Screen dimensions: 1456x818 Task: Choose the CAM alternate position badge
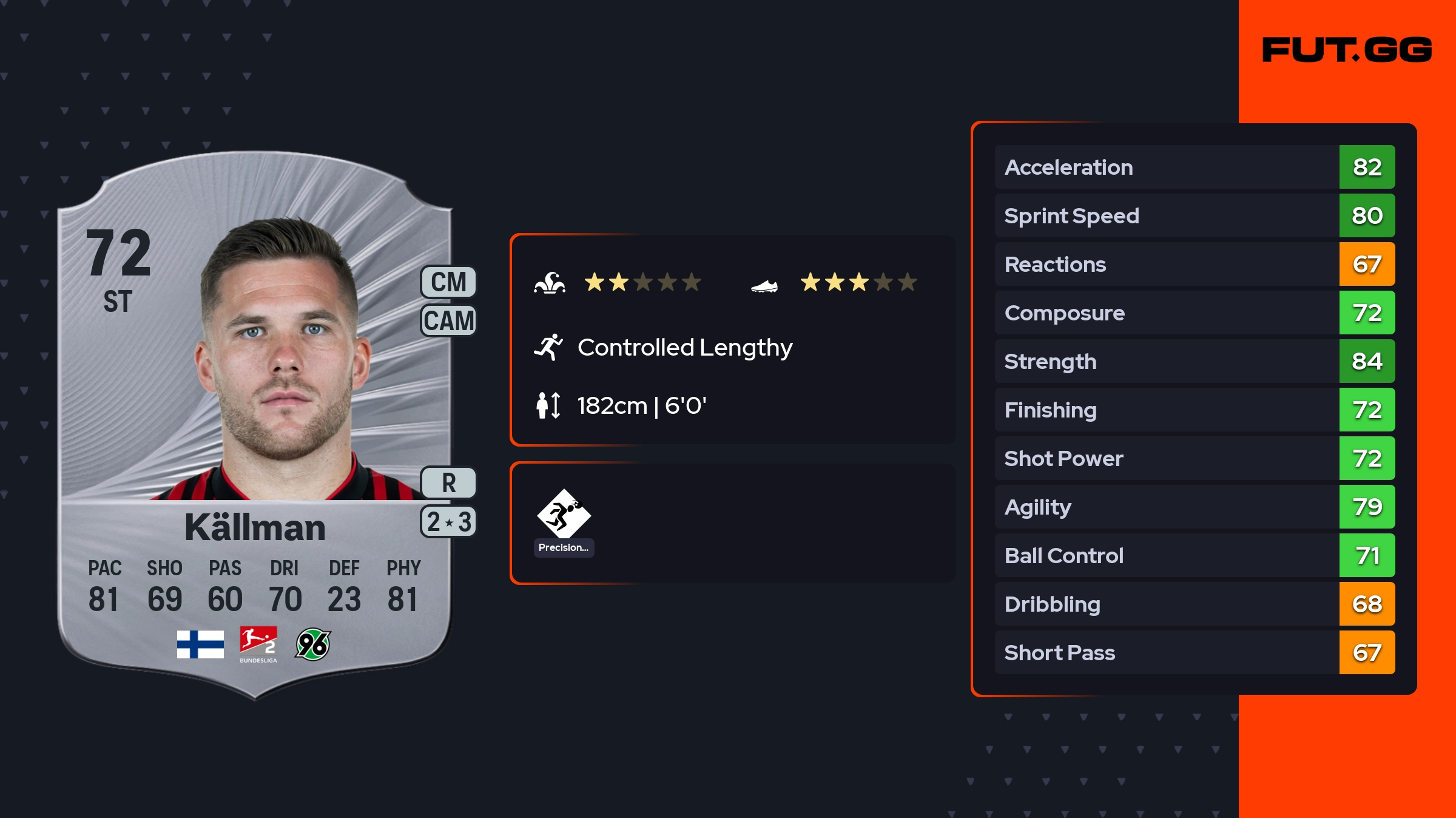[x=448, y=320]
